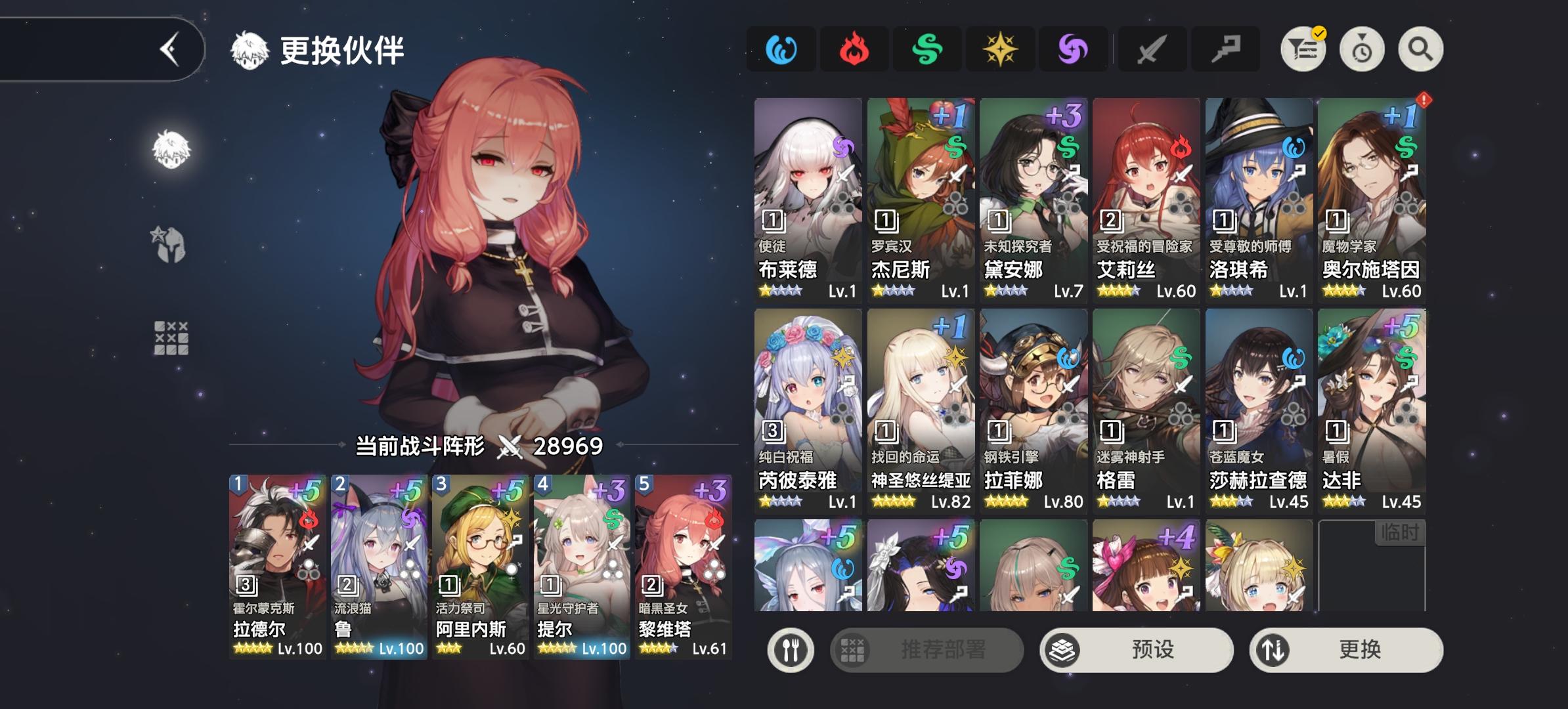Toggle the purple dark element filter
Screen dimensions: 1568x709
point(1074,48)
